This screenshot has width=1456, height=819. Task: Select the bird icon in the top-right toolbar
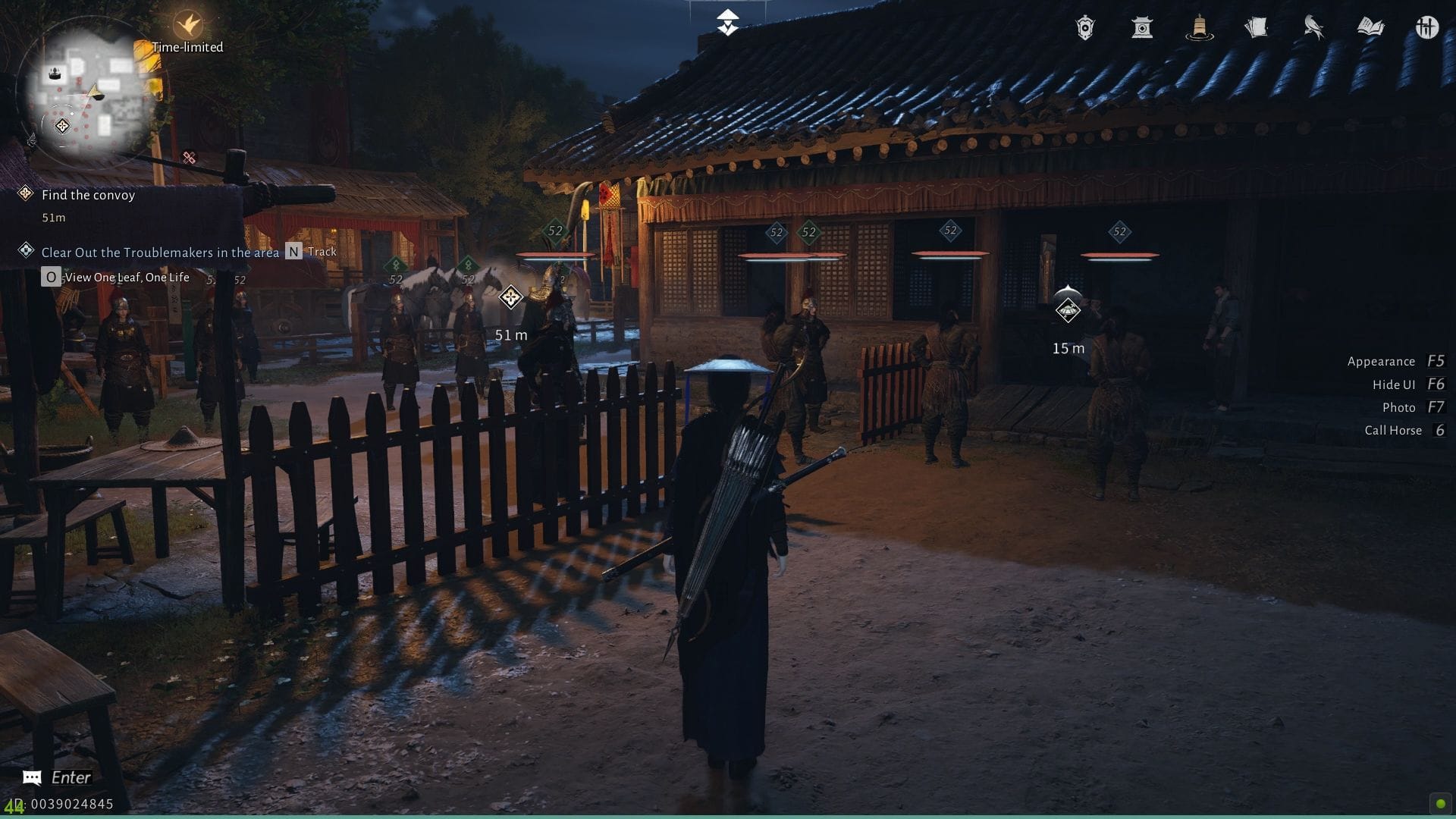1314,27
